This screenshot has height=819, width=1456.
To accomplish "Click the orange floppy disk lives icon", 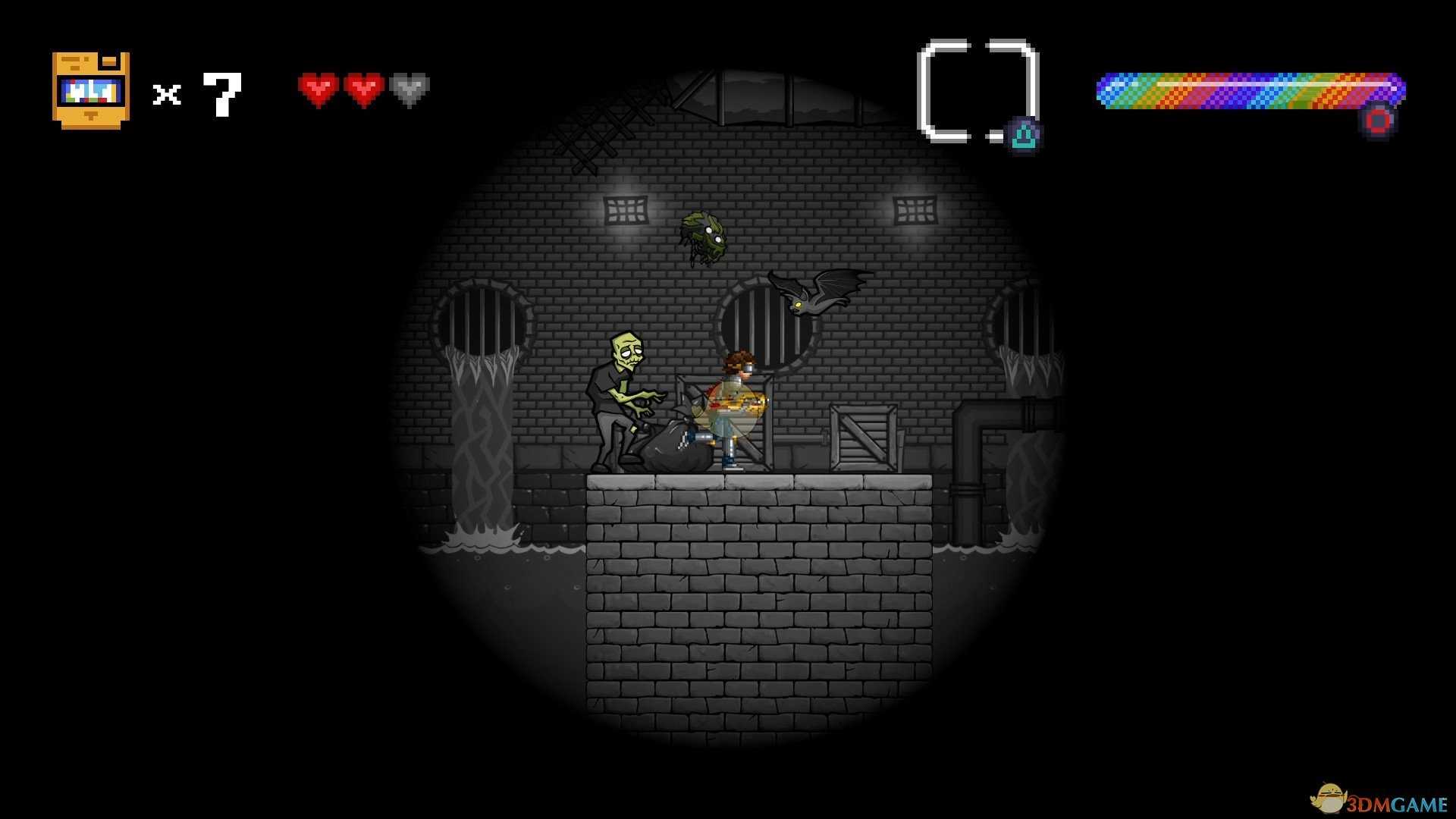I will (90, 90).
